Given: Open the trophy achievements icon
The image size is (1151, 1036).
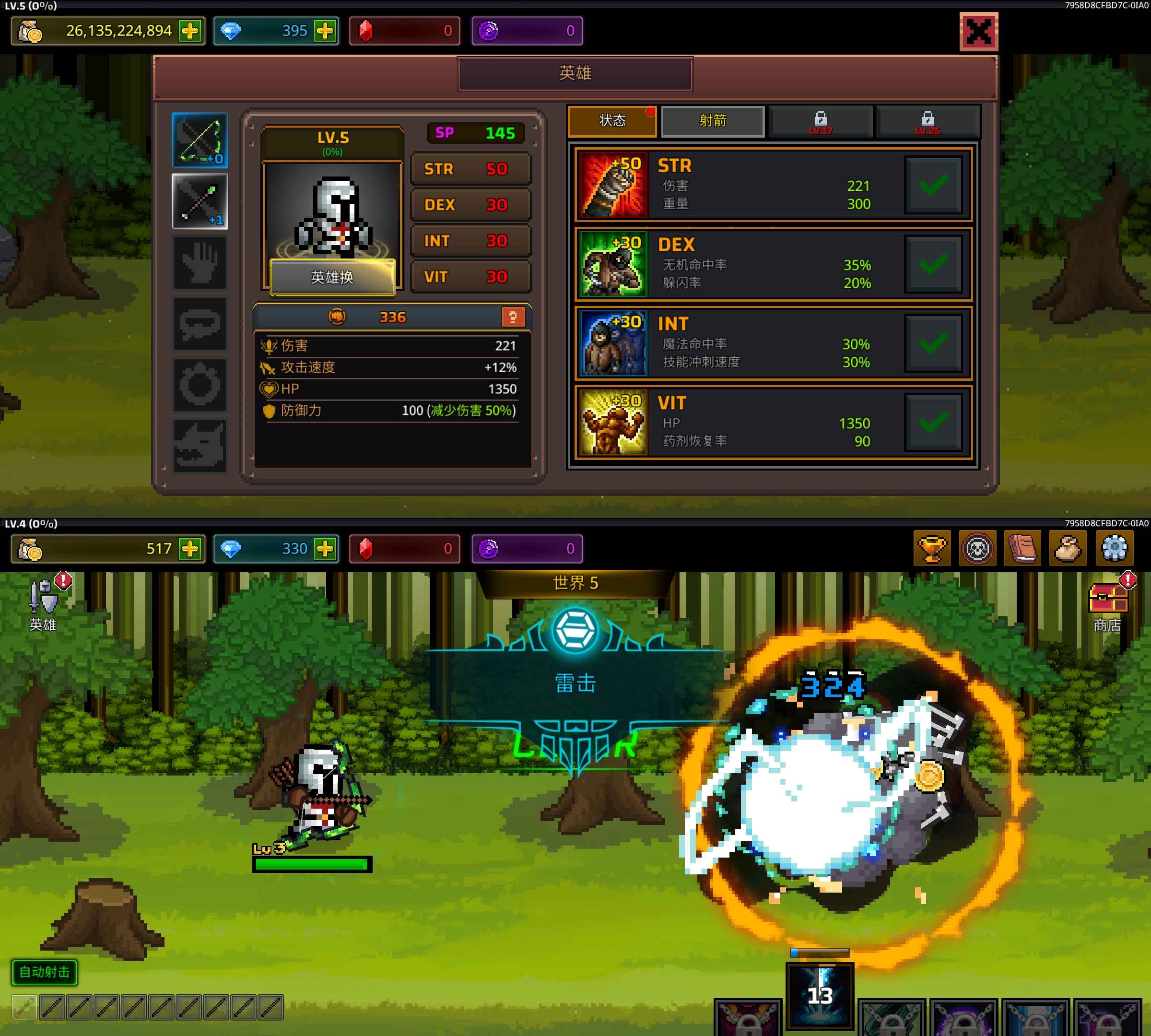Looking at the screenshot, I should point(932,548).
